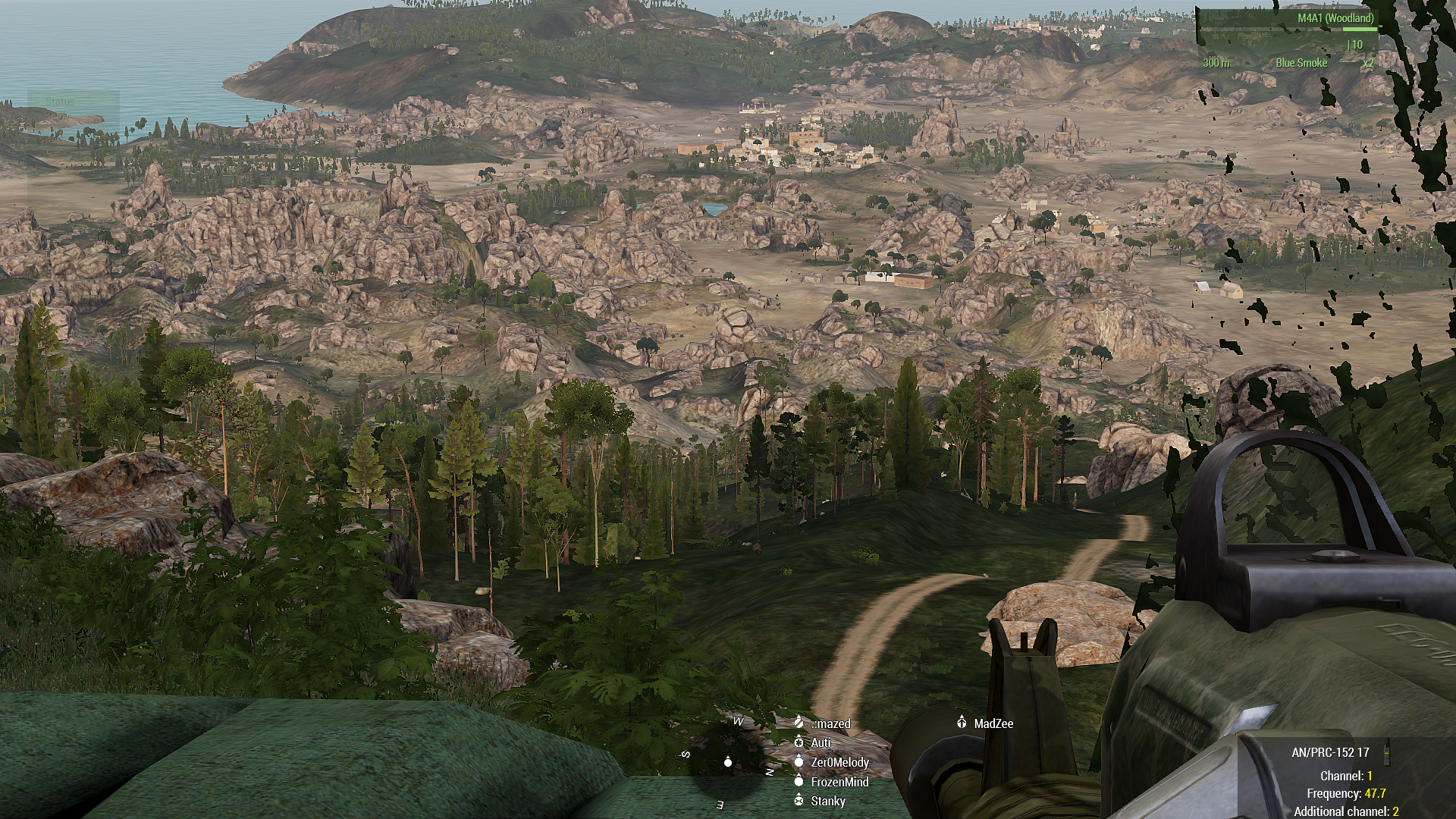The height and width of the screenshot is (819, 1456).
Task: Open the AN/PRC-152 radio panel
Action: click(1330, 752)
